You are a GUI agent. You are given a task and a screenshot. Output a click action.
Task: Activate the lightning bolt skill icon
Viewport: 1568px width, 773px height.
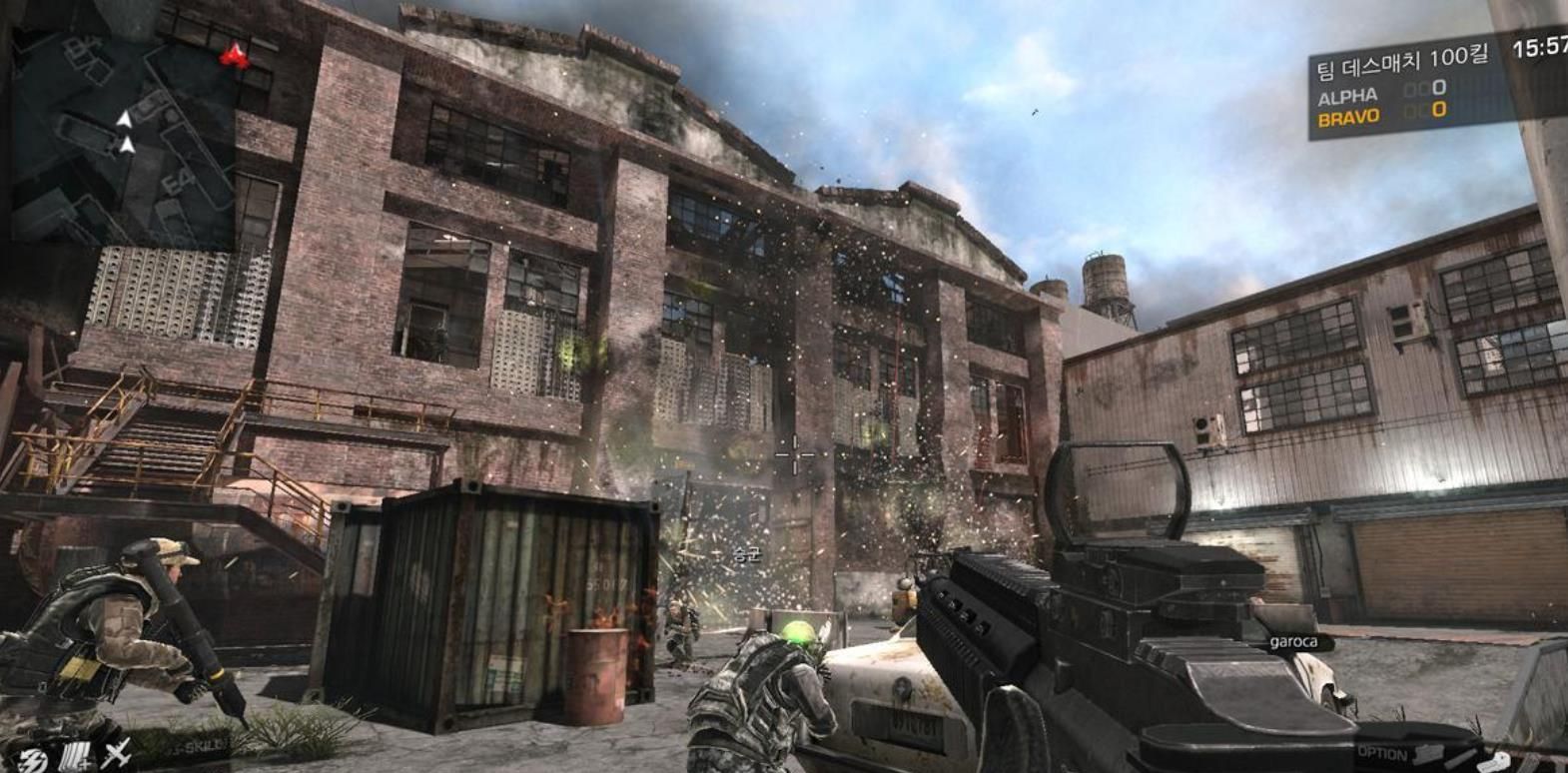pyautogui.click(x=34, y=758)
